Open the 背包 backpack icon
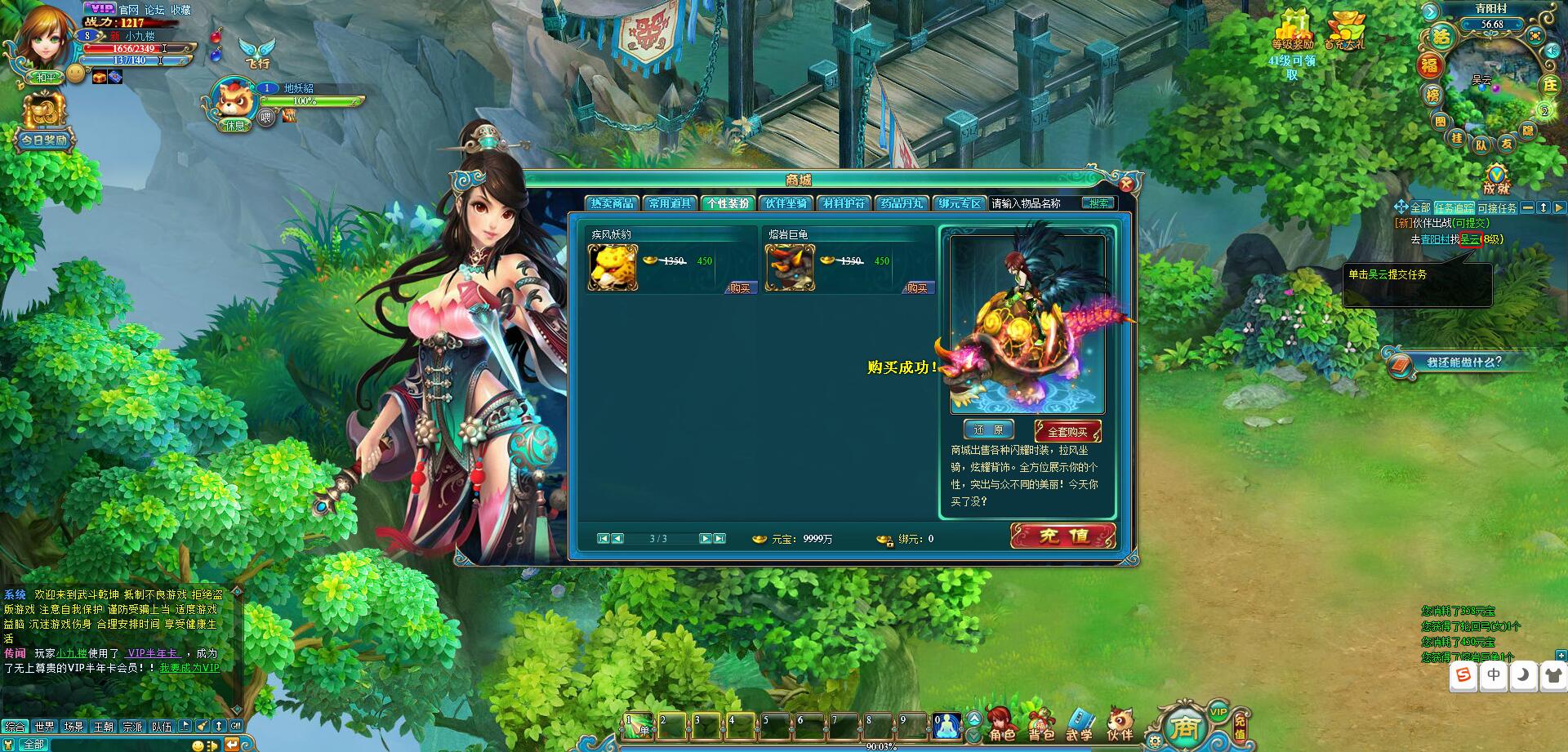The height and width of the screenshot is (752, 1568). [1040, 718]
